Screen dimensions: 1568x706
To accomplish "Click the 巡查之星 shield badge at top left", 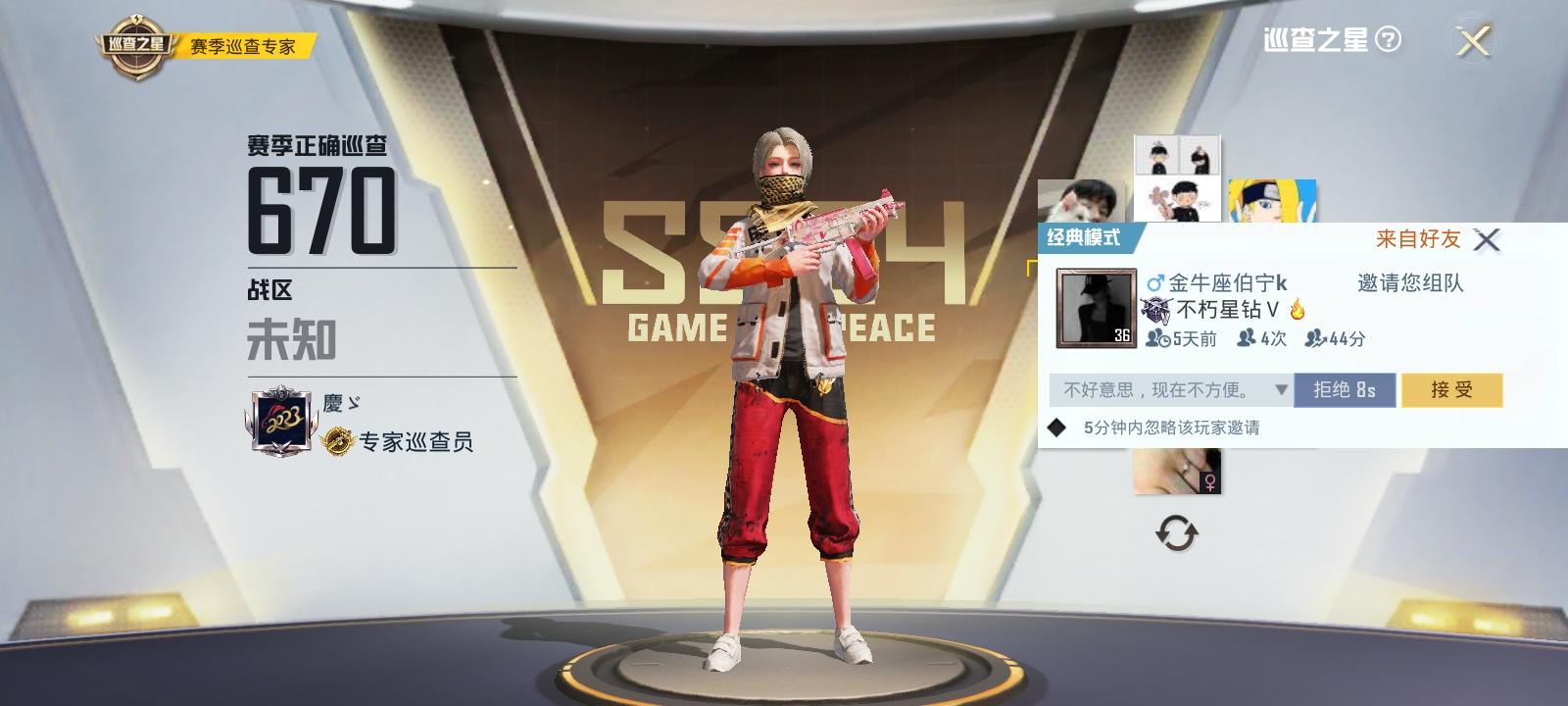I will click(136, 39).
